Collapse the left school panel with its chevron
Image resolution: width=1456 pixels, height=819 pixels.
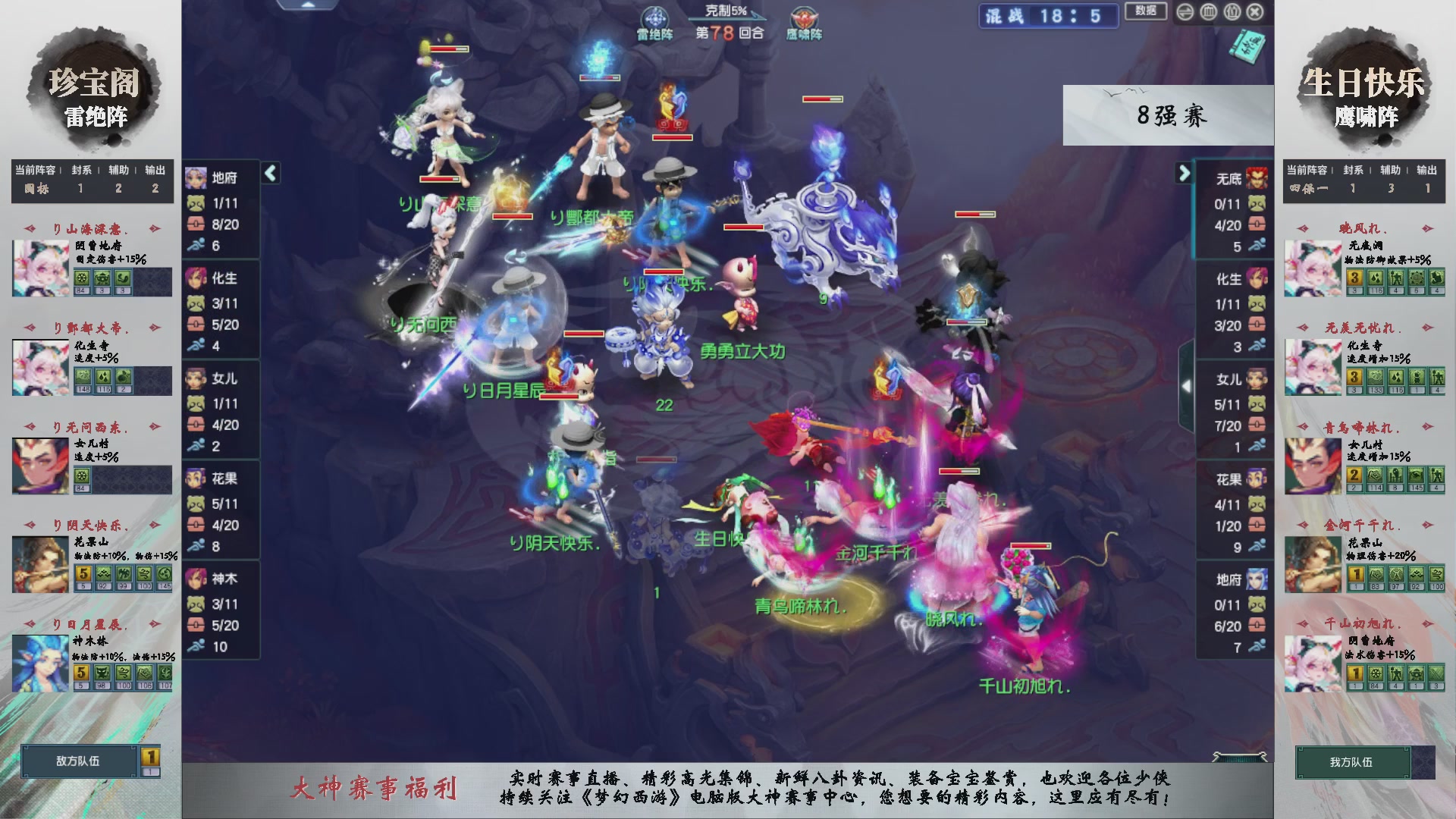point(269,173)
